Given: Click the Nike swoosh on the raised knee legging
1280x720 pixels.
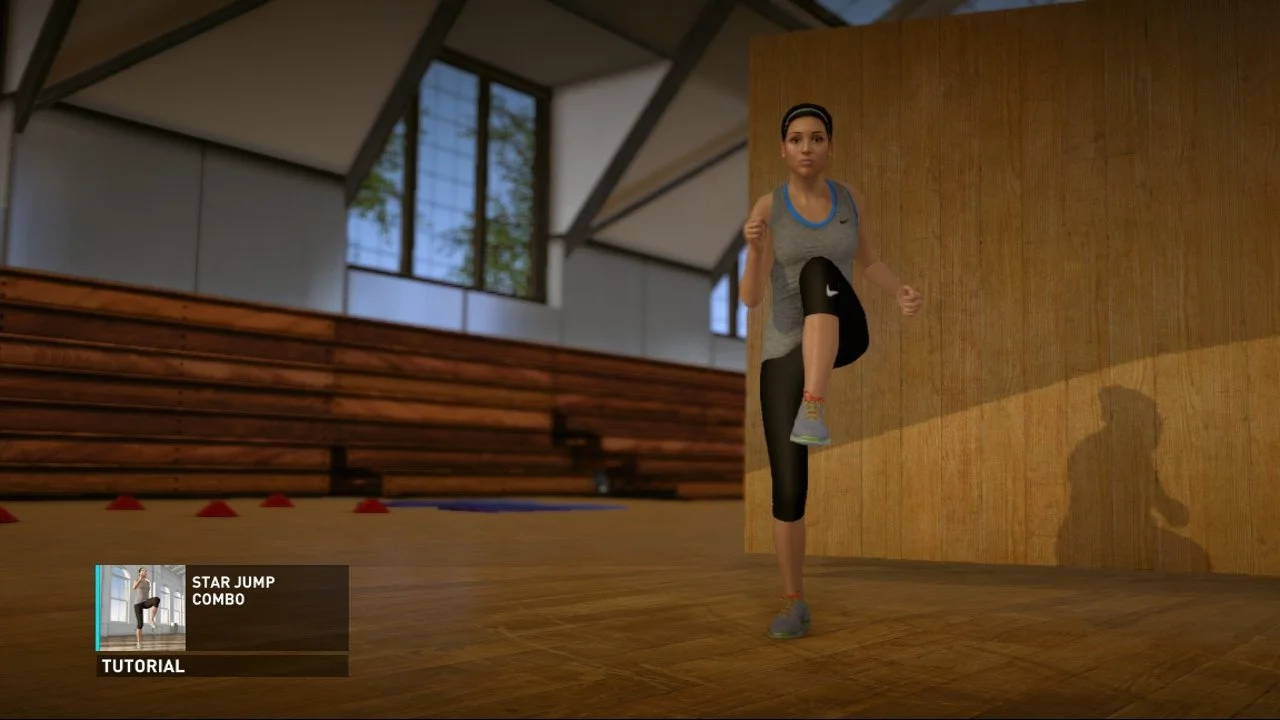Looking at the screenshot, I should [830, 292].
